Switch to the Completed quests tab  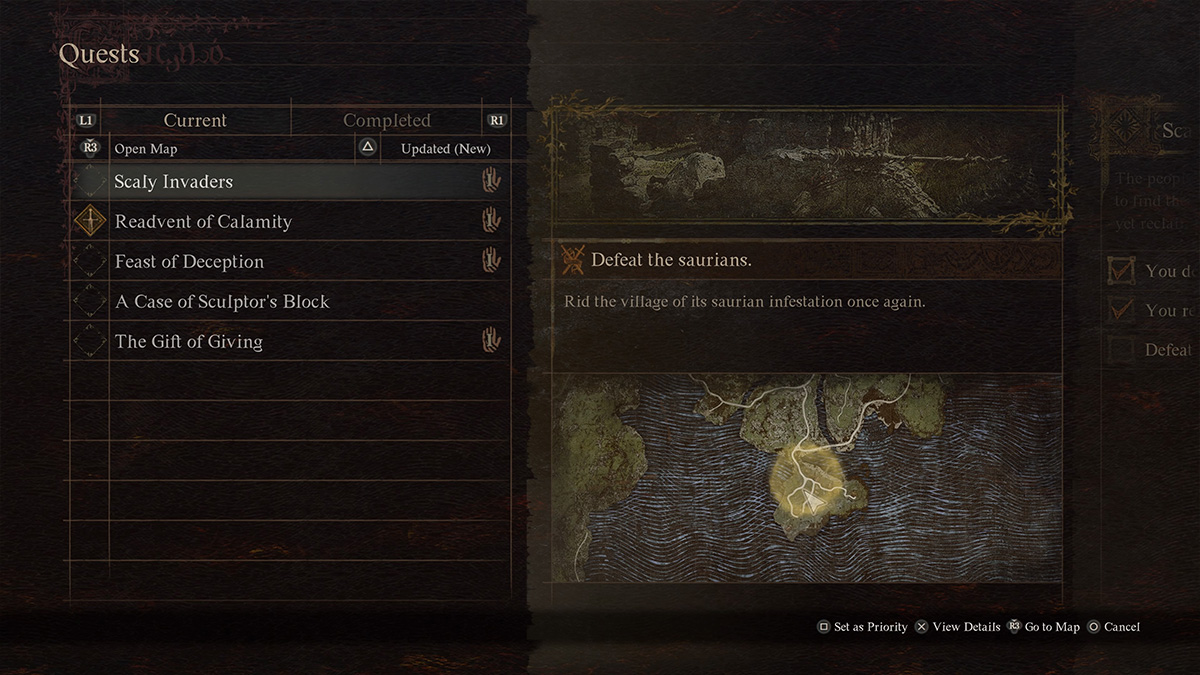tap(386, 120)
